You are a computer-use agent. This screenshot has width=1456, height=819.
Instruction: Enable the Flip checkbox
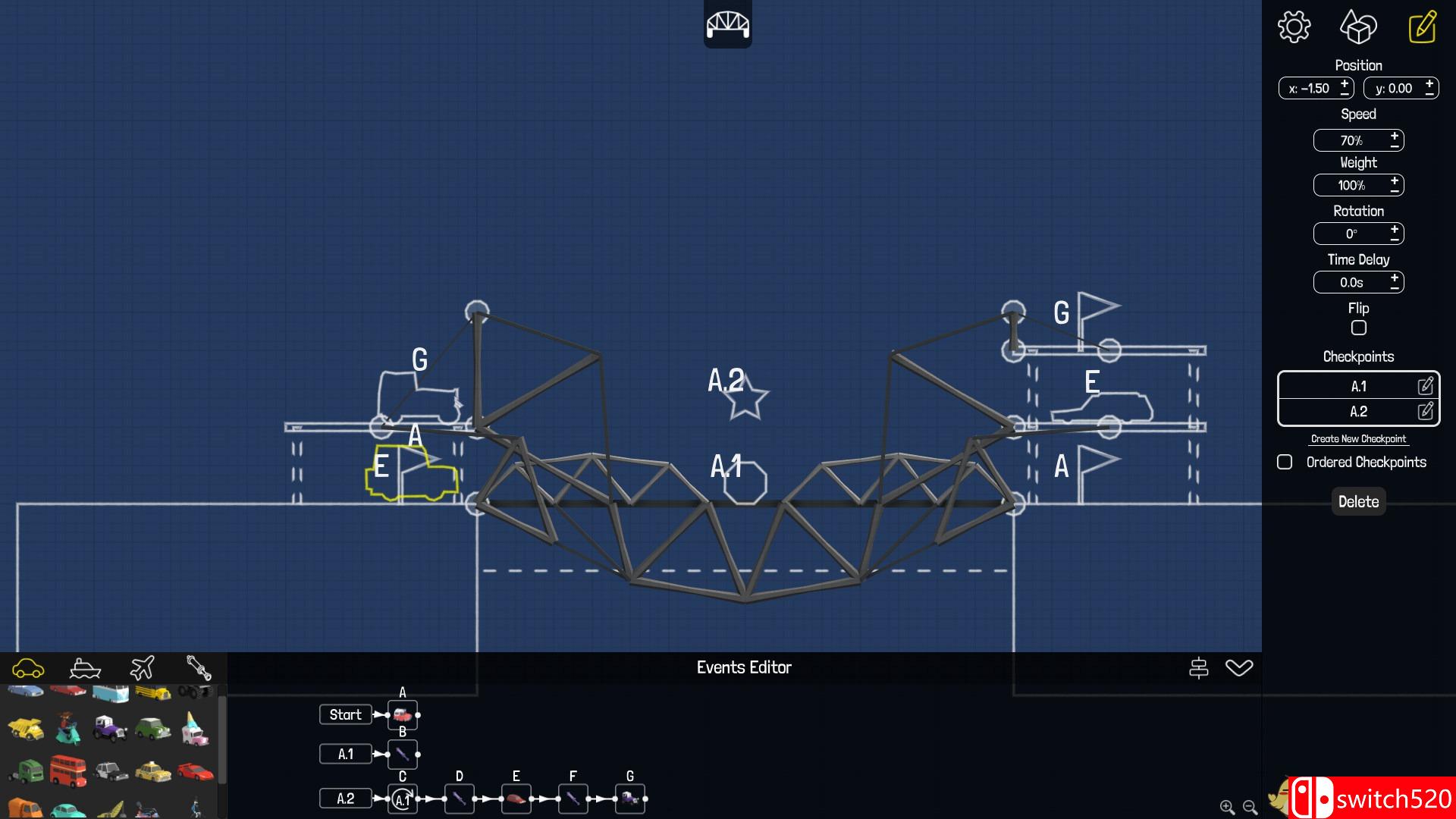click(1358, 328)
